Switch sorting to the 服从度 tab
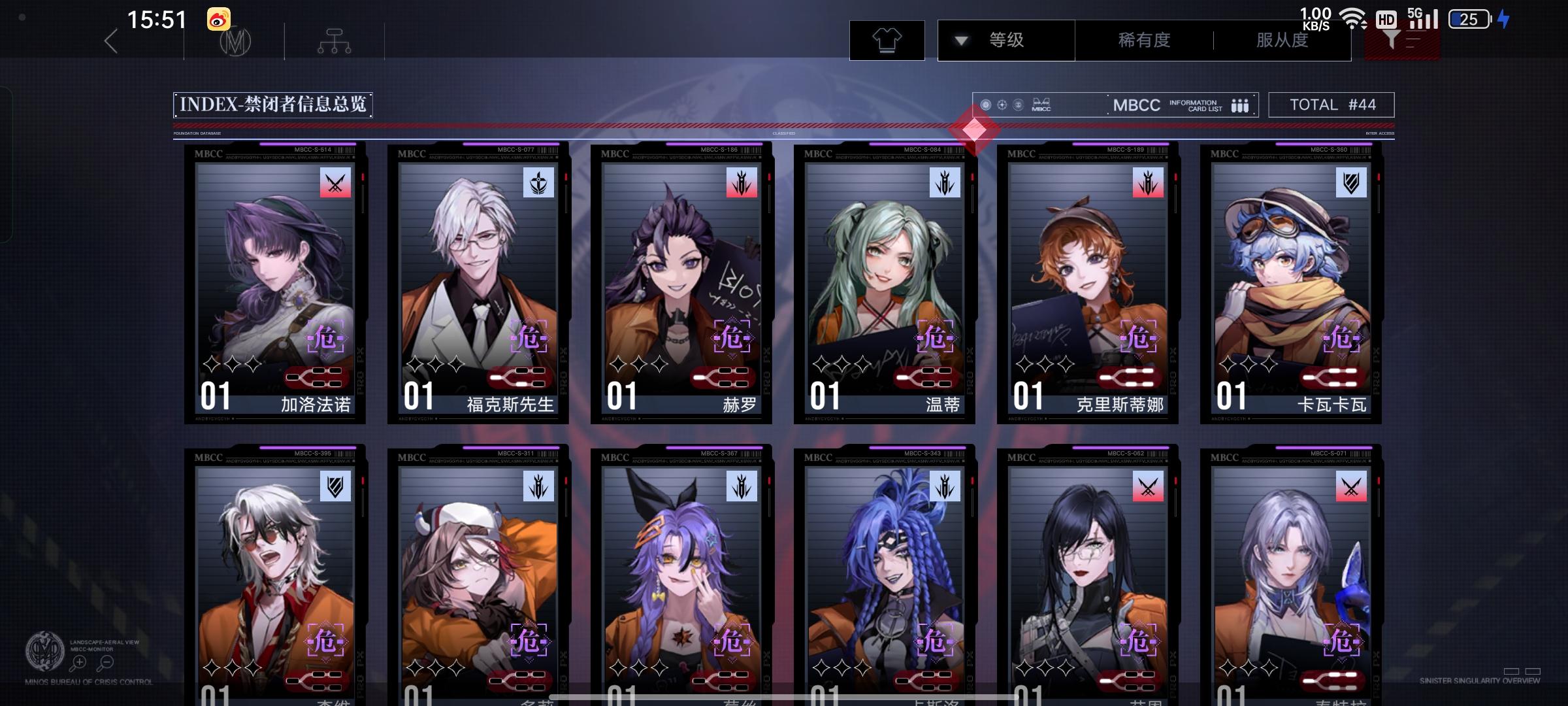The height and width of the screenshot is (706, 1568). [x=1281, y=40]
